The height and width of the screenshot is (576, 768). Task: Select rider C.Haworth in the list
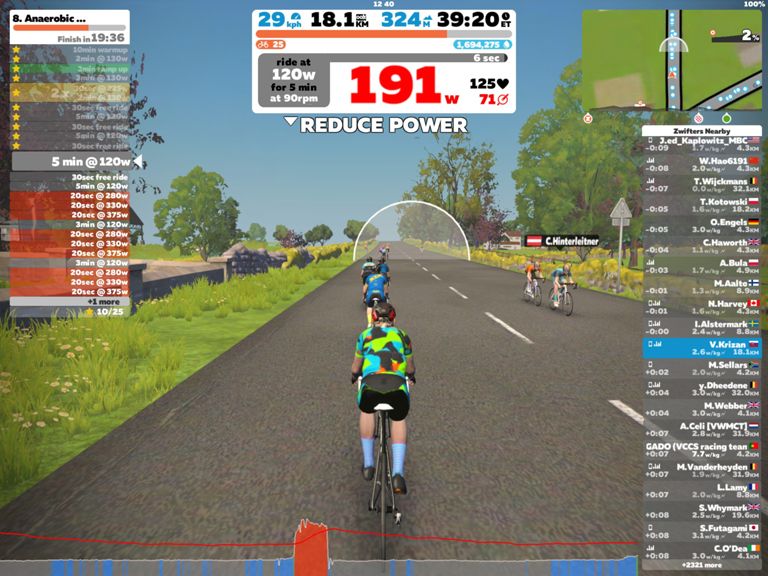pyautogui.click(x=703, y=244)
